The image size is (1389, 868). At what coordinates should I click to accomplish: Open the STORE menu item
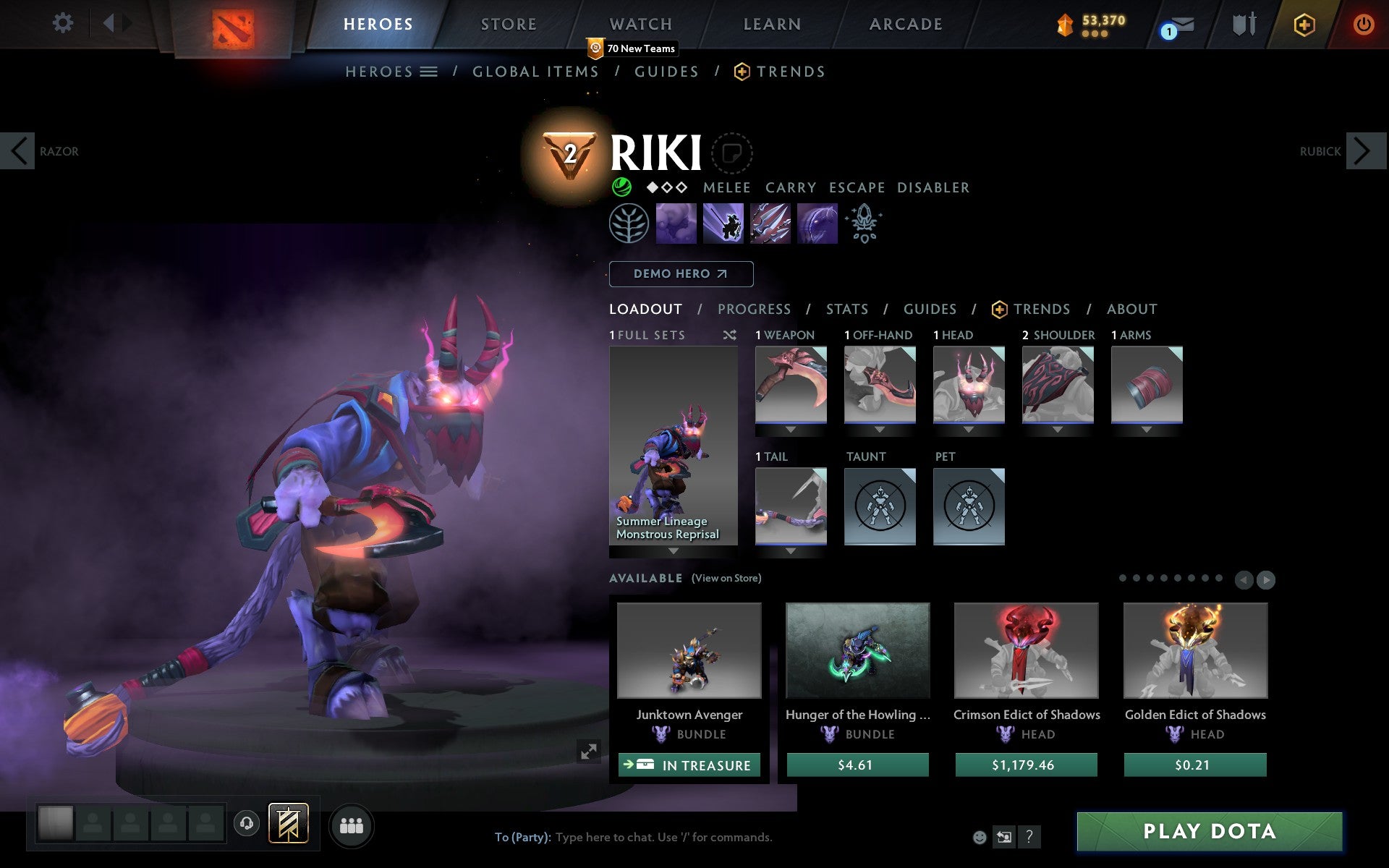pos(508,24)
